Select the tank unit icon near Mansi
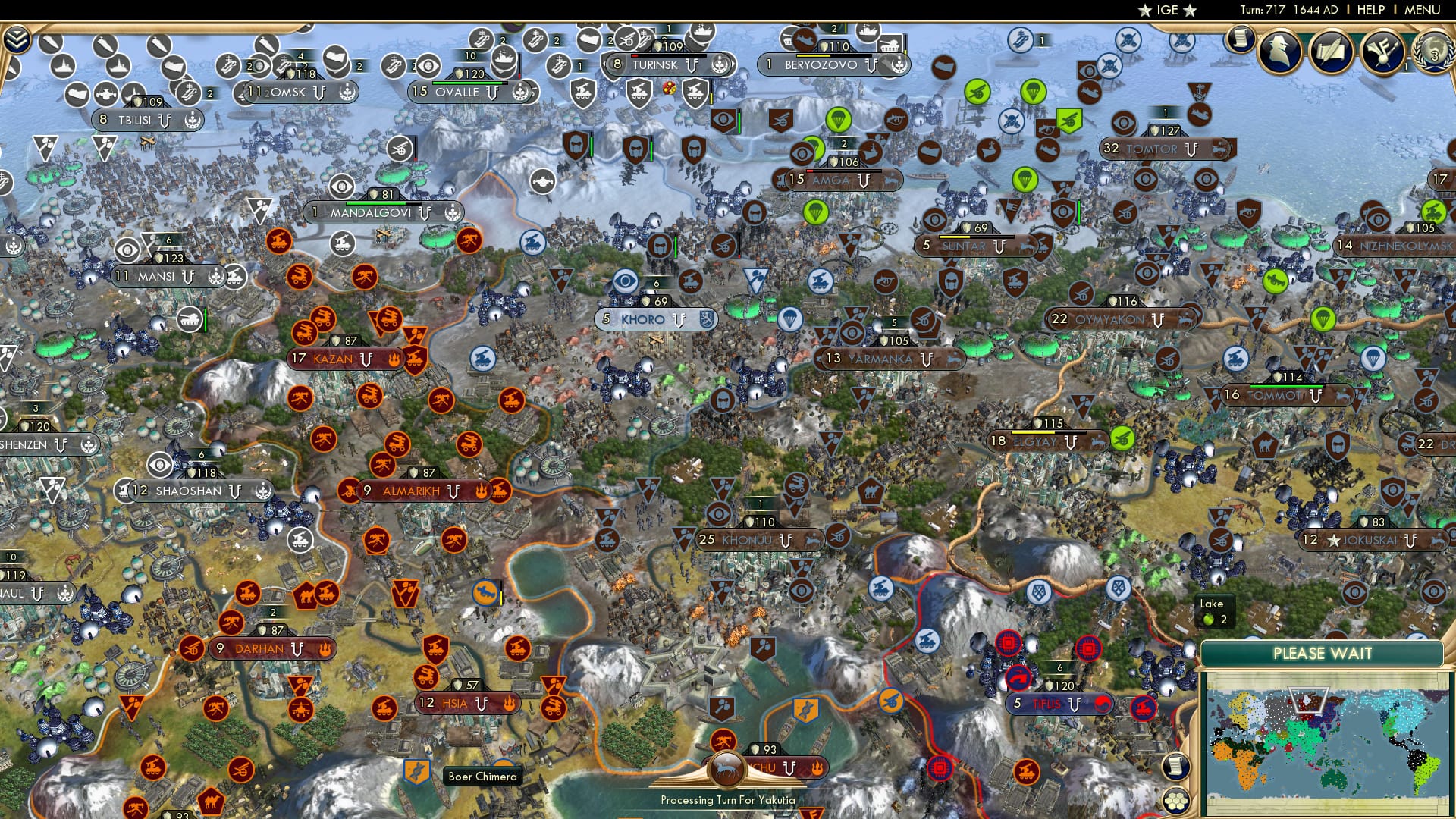This screenshot has height=819, width=1456. [x=189, y=319]
